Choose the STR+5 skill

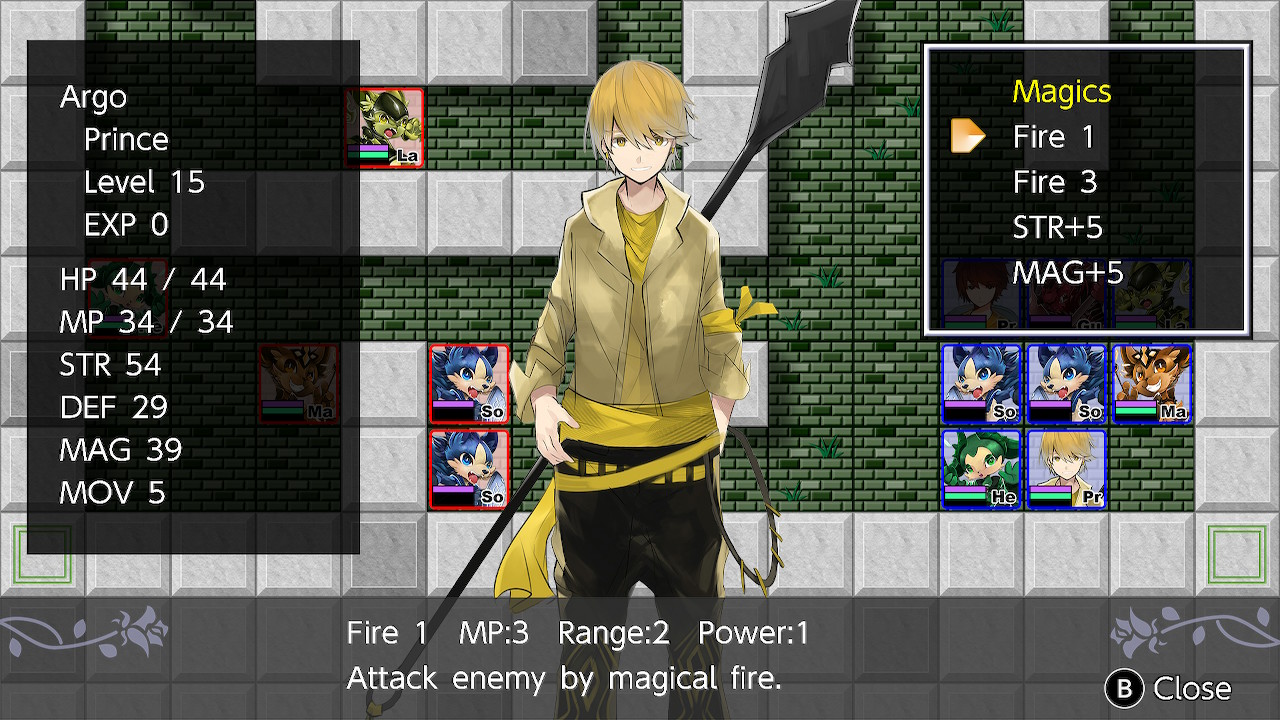coord(1058,228)
